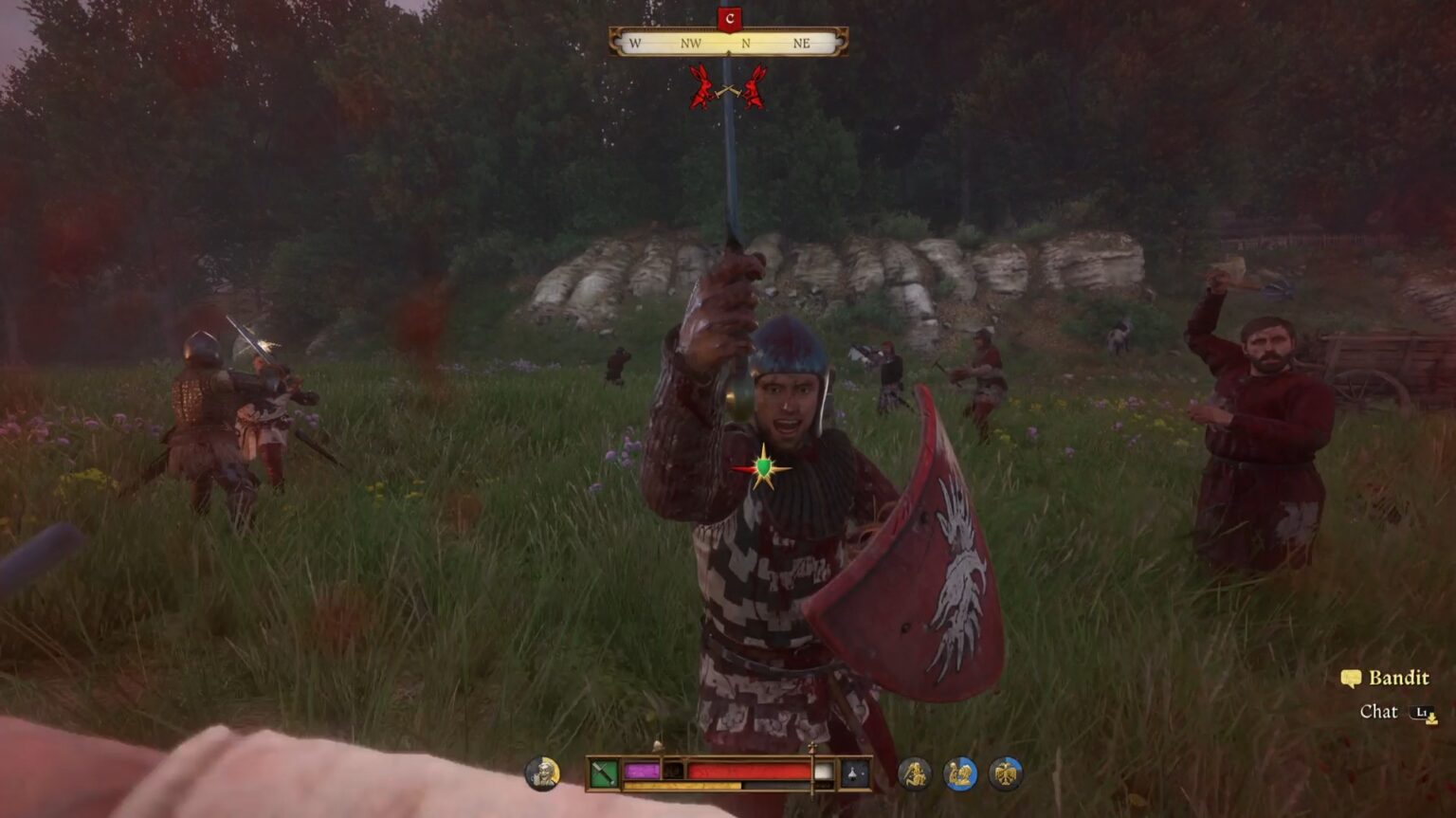Click the leftmost circular combat buff icon
Screen dimensions: 1456x818
coord(915,773)
